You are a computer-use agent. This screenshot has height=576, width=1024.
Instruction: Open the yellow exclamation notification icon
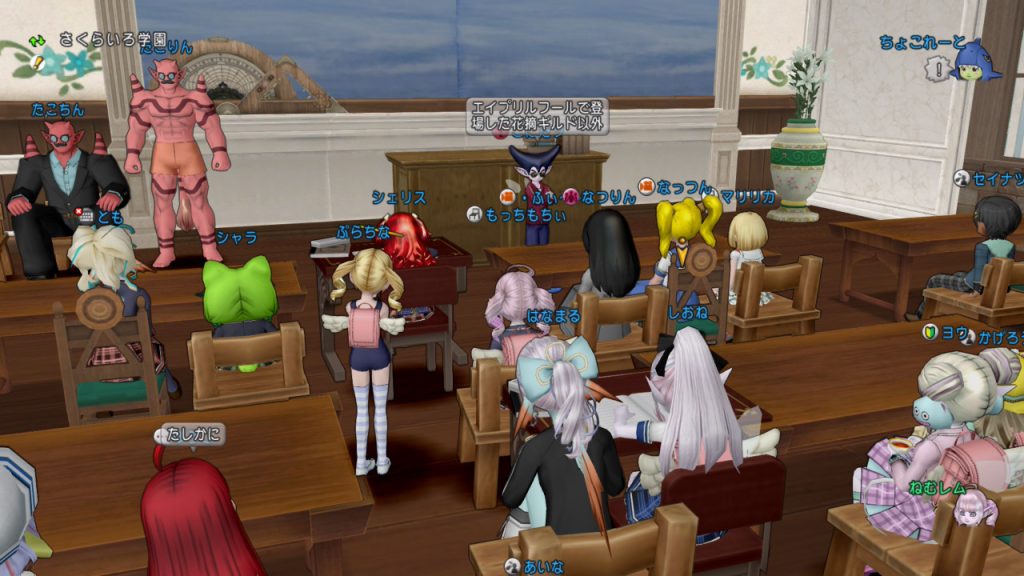coord(38,62)
